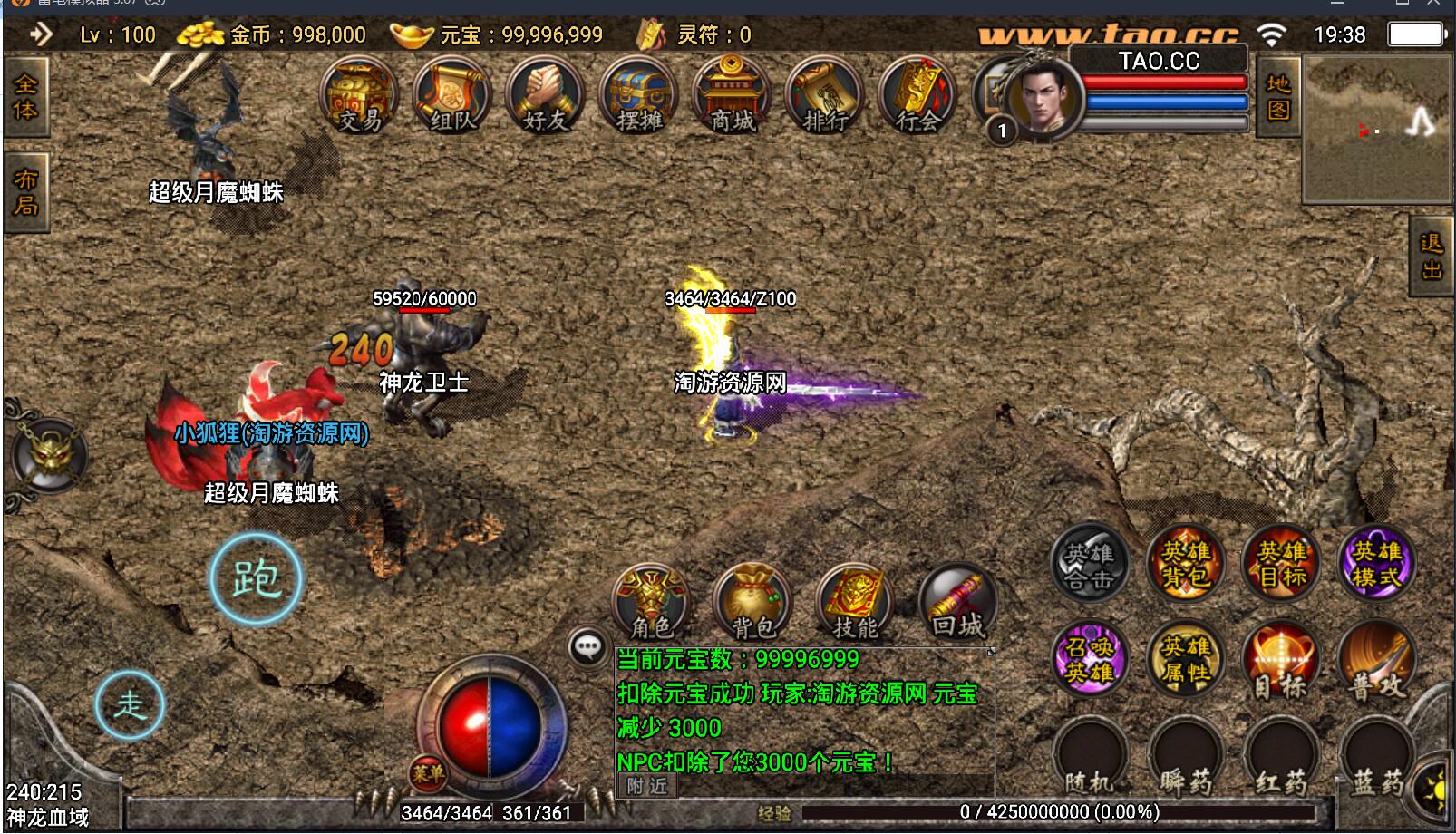Screen dimensions: 1456x834
Task: Open the 布局 layout button
Action: coord(25,192)
